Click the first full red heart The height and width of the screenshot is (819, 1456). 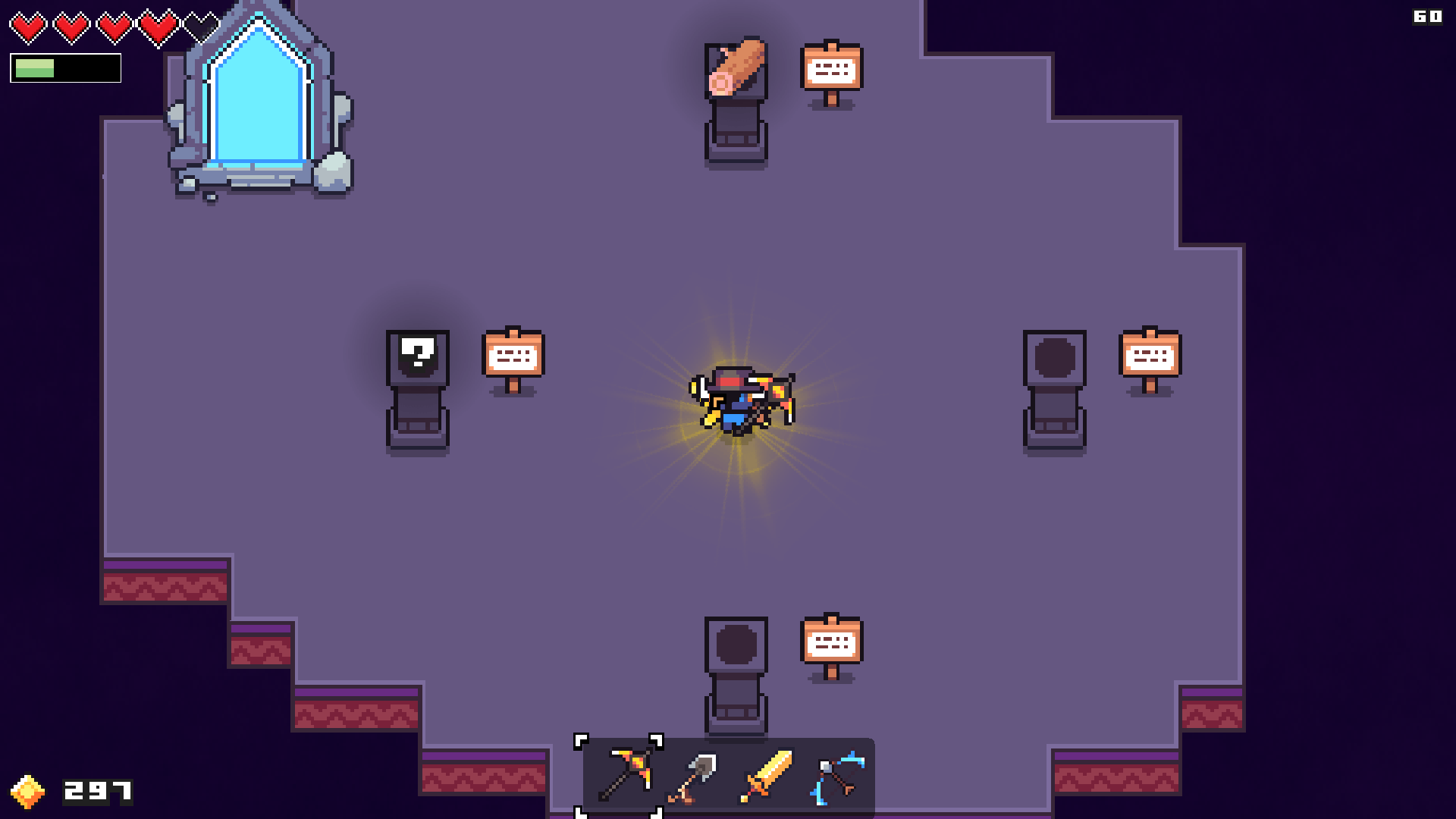29,24
